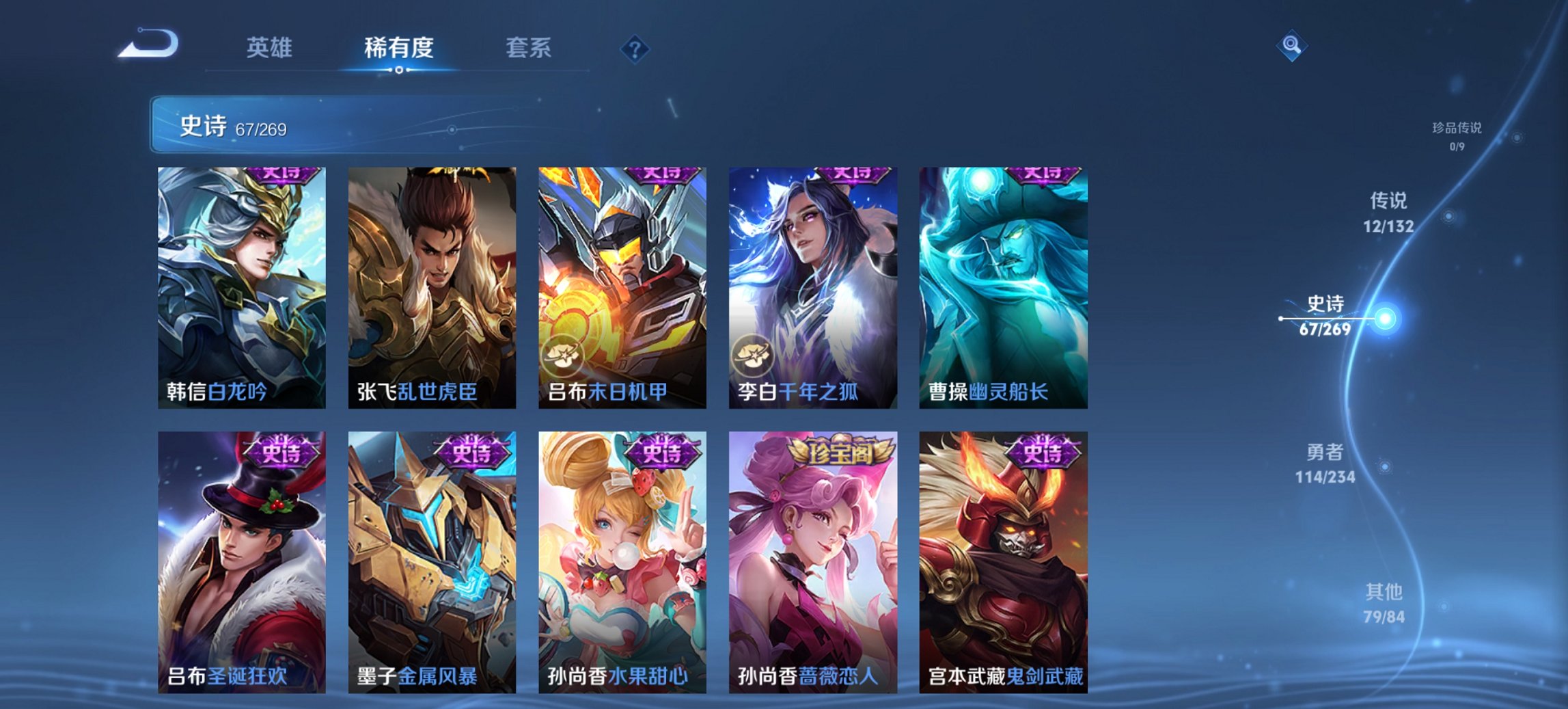
Task: Switch to the 套系 tab
Action: click(x=529, y=48)
